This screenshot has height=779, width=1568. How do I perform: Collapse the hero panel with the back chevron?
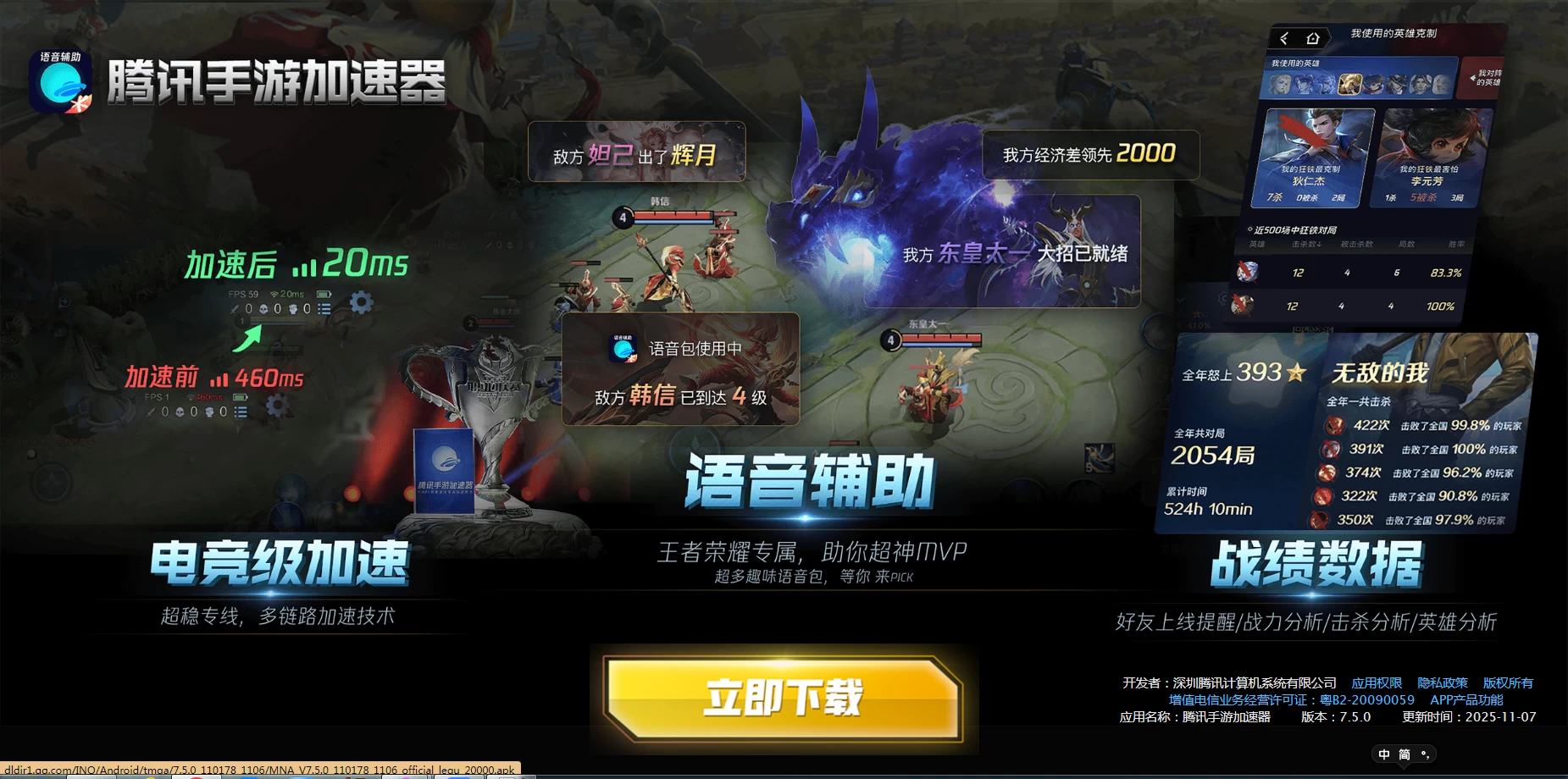pos(1283,39)
